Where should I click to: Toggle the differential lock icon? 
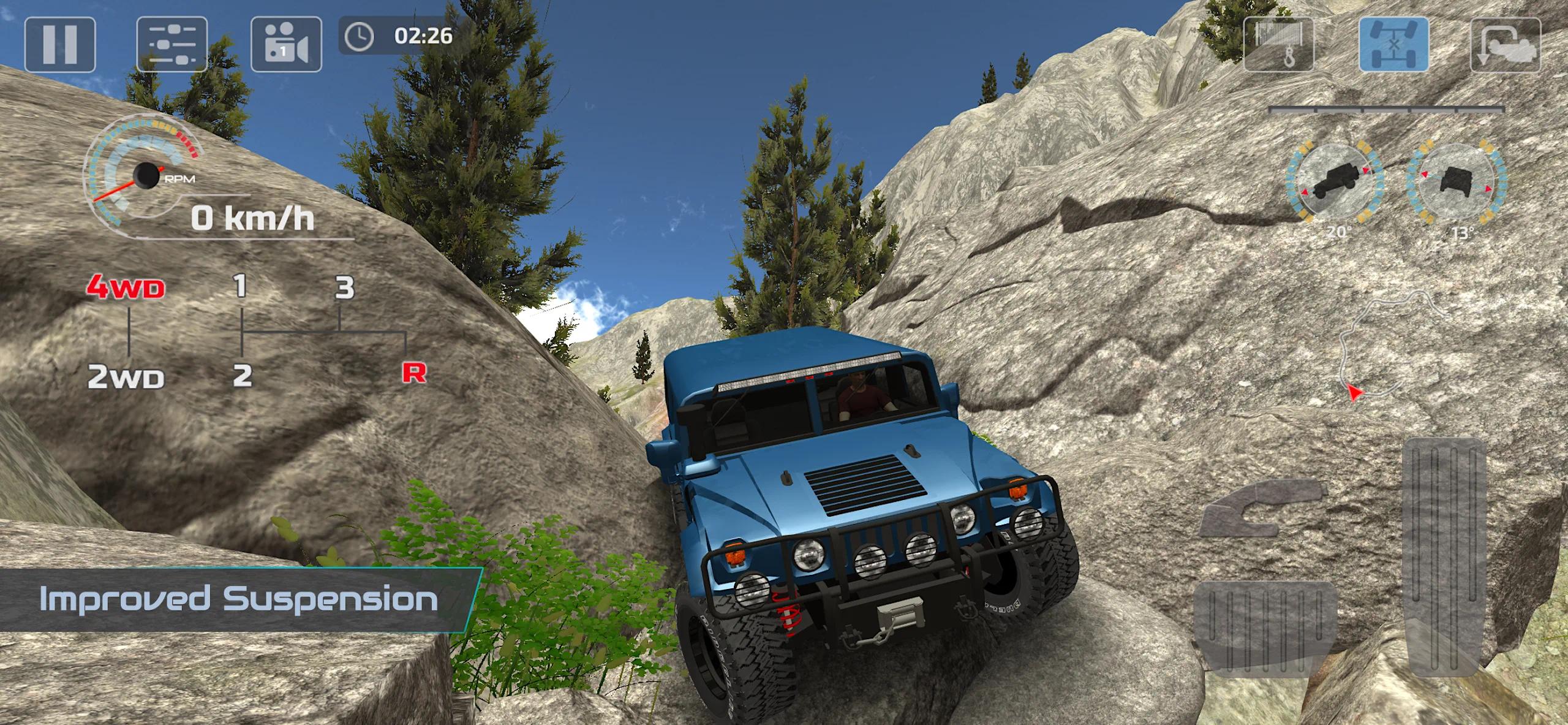click(1394, 45)
